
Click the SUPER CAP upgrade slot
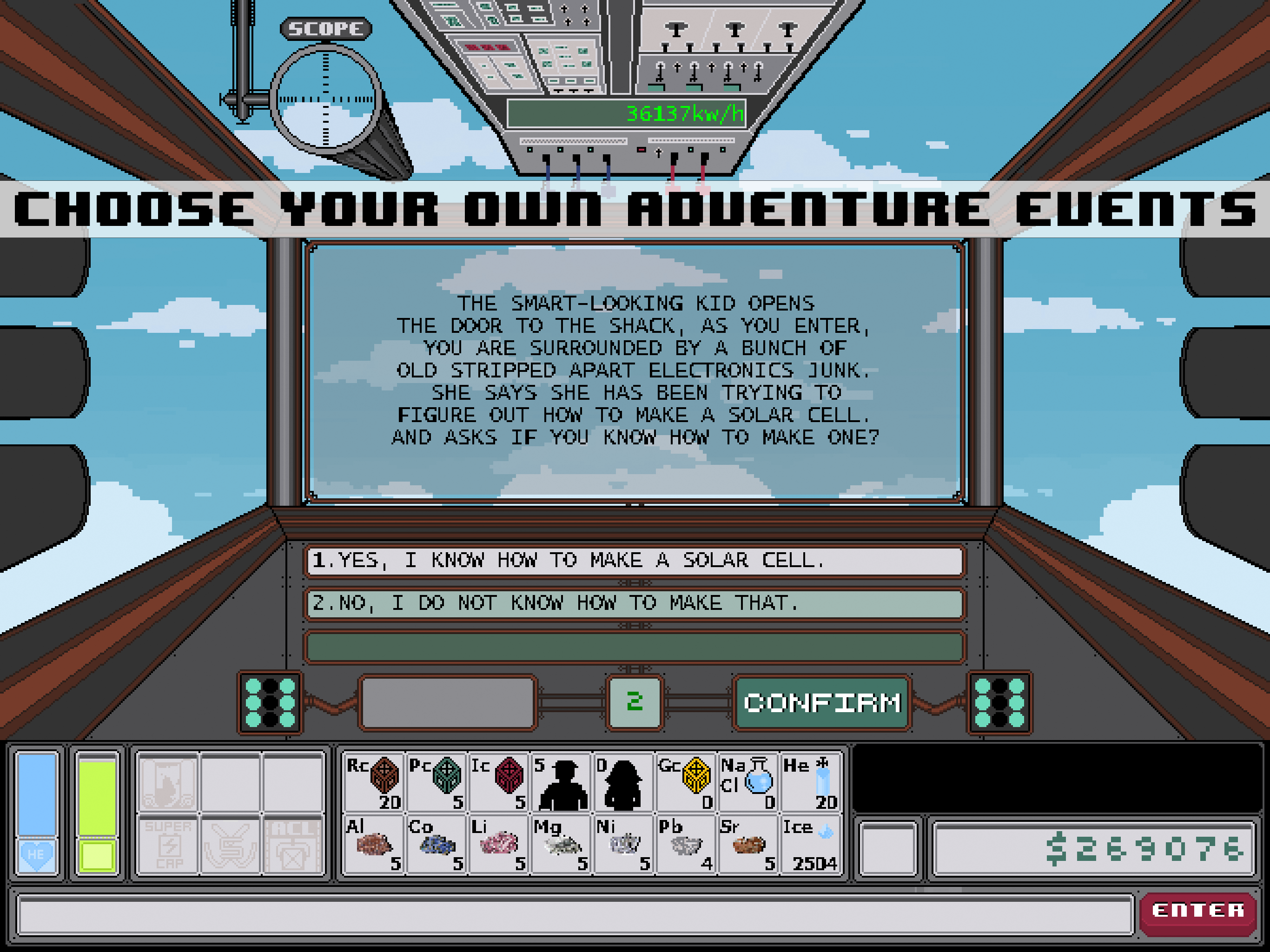tap(169, 844)
